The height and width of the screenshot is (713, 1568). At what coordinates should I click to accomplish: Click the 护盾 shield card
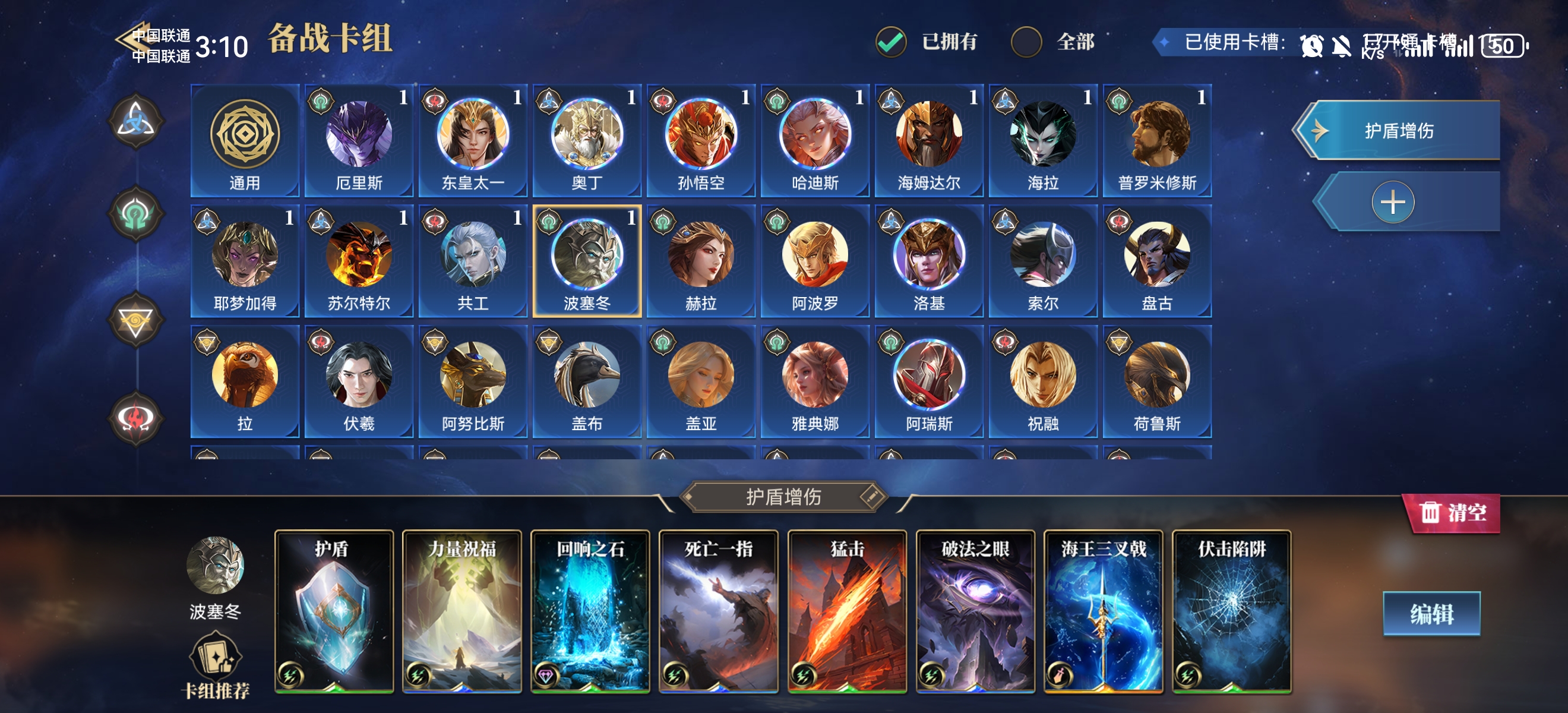(x=334, y=611)
